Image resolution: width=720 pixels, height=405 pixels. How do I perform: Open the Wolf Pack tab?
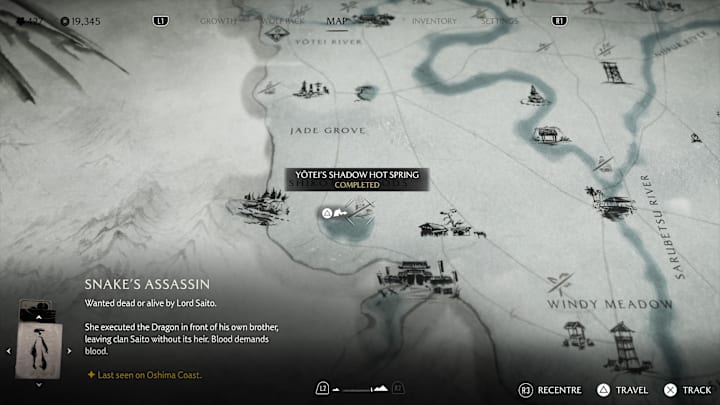point(277,19)
